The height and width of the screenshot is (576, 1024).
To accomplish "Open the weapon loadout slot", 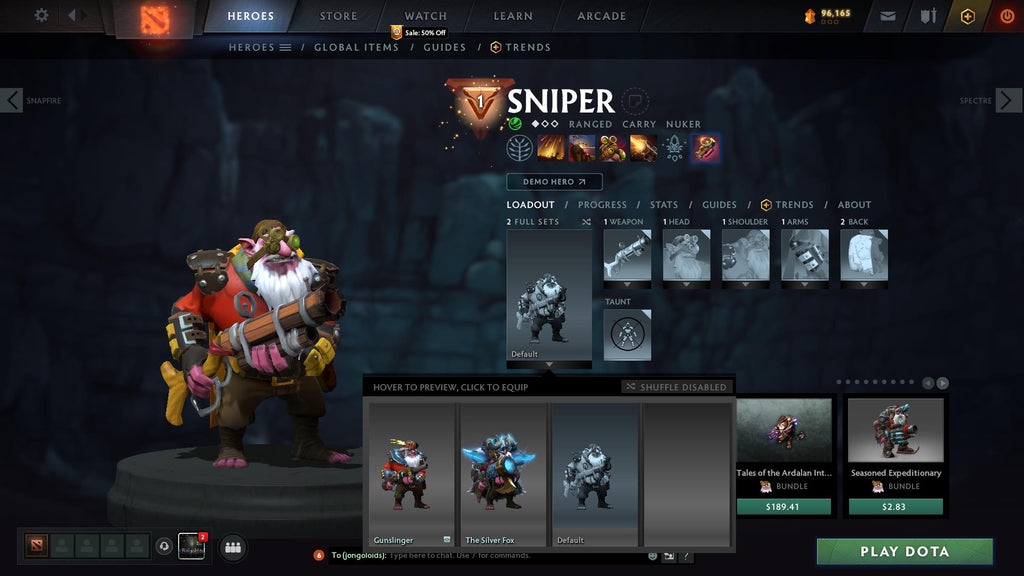I will 627,255.
